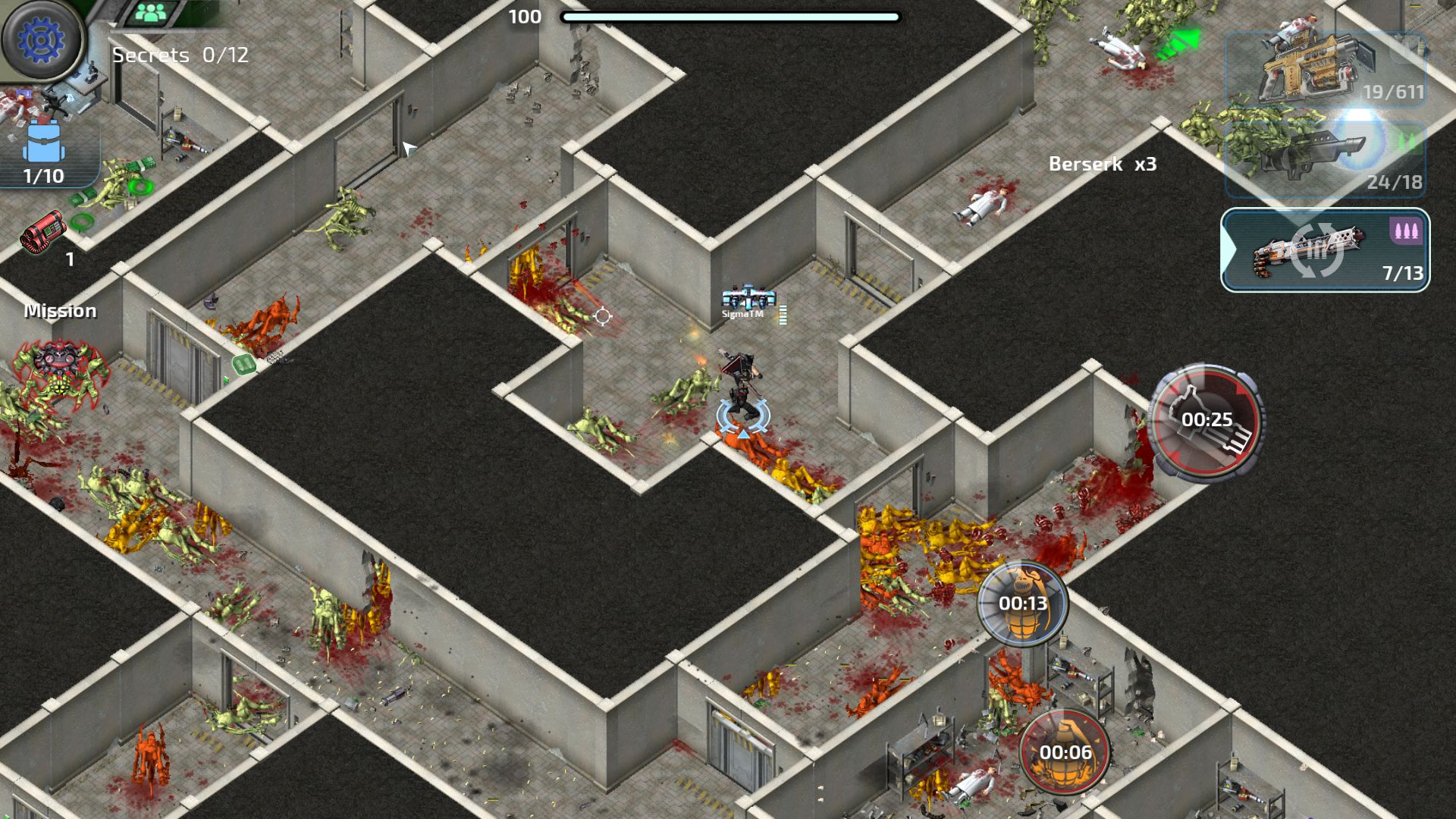Use the grenade with 00:06 cooldown
Image resolution: width=1456 pixels, height=819 pixels.
(x=1065, y=752)
